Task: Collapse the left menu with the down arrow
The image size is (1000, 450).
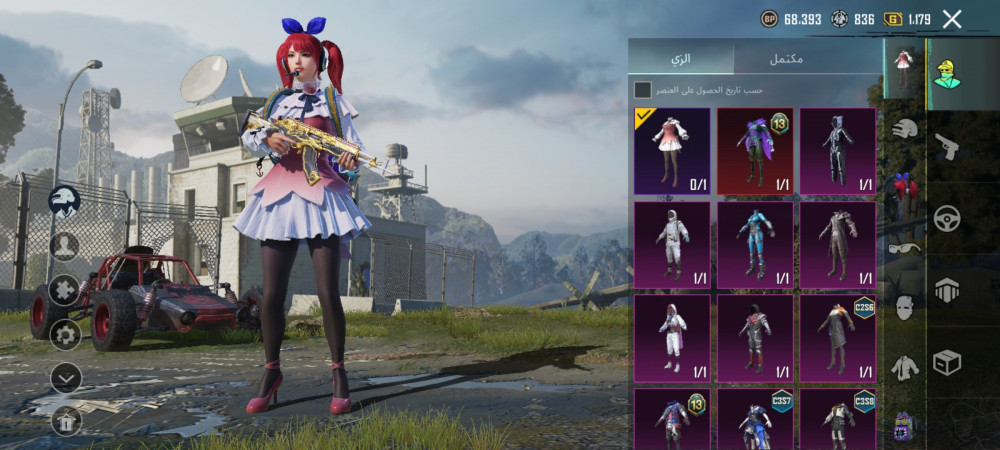Action: pos(65,377)
